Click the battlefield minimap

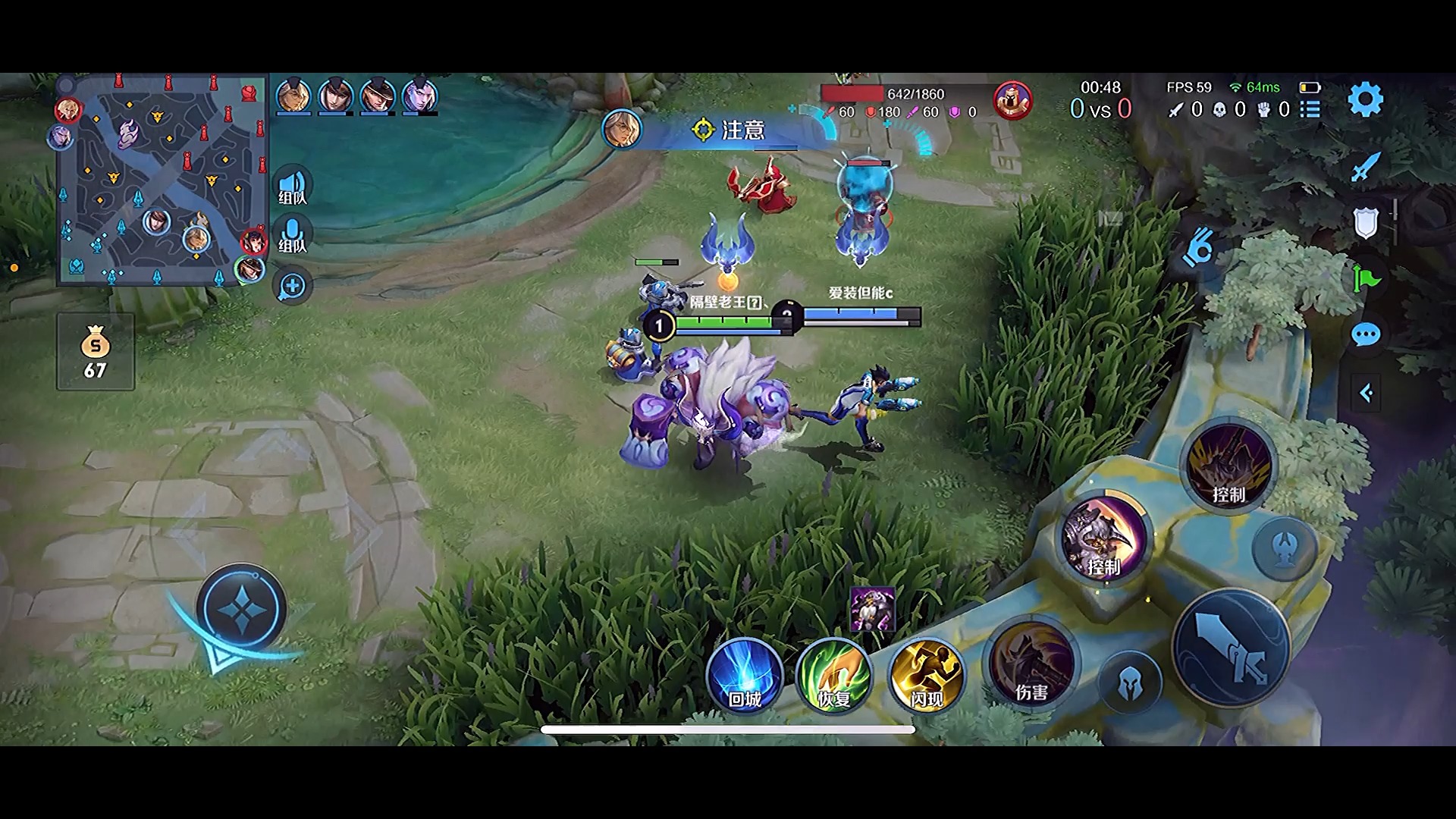coord(162,179)
